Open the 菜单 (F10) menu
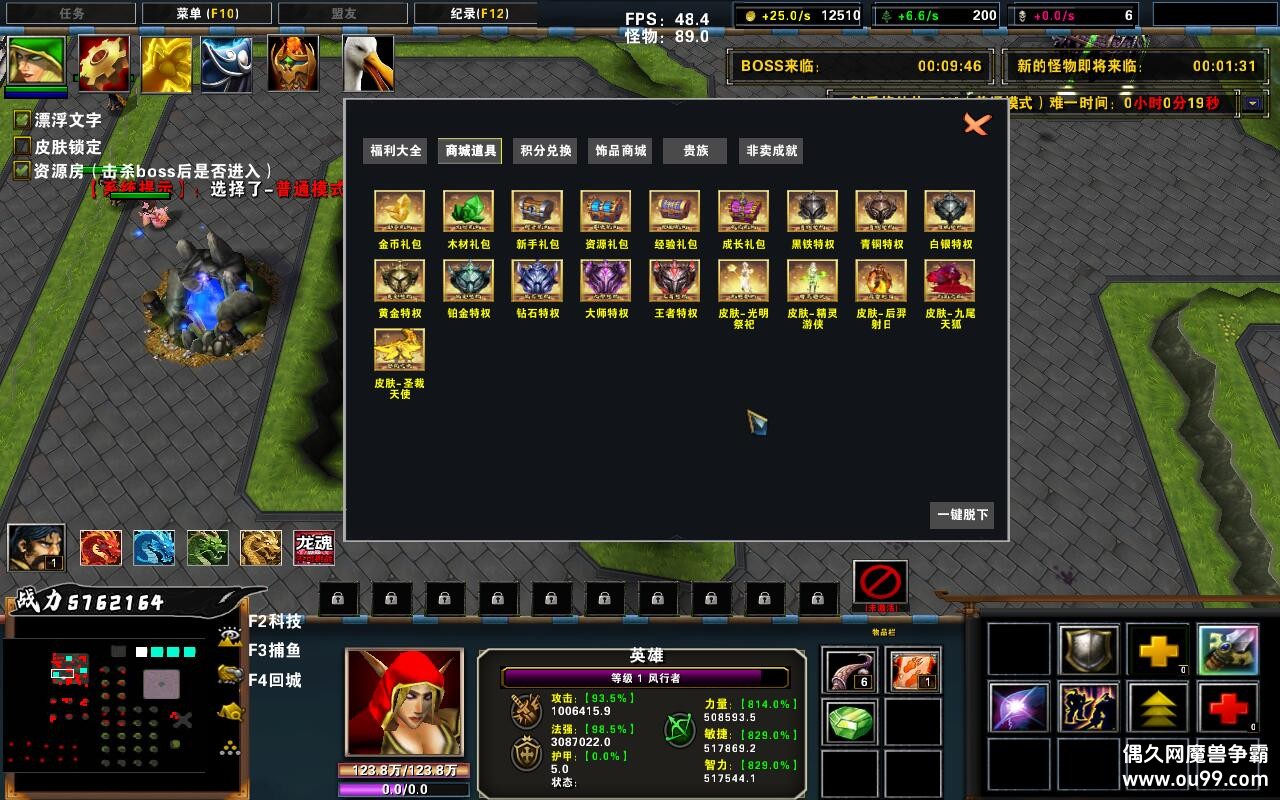 [x=208, y=13]
